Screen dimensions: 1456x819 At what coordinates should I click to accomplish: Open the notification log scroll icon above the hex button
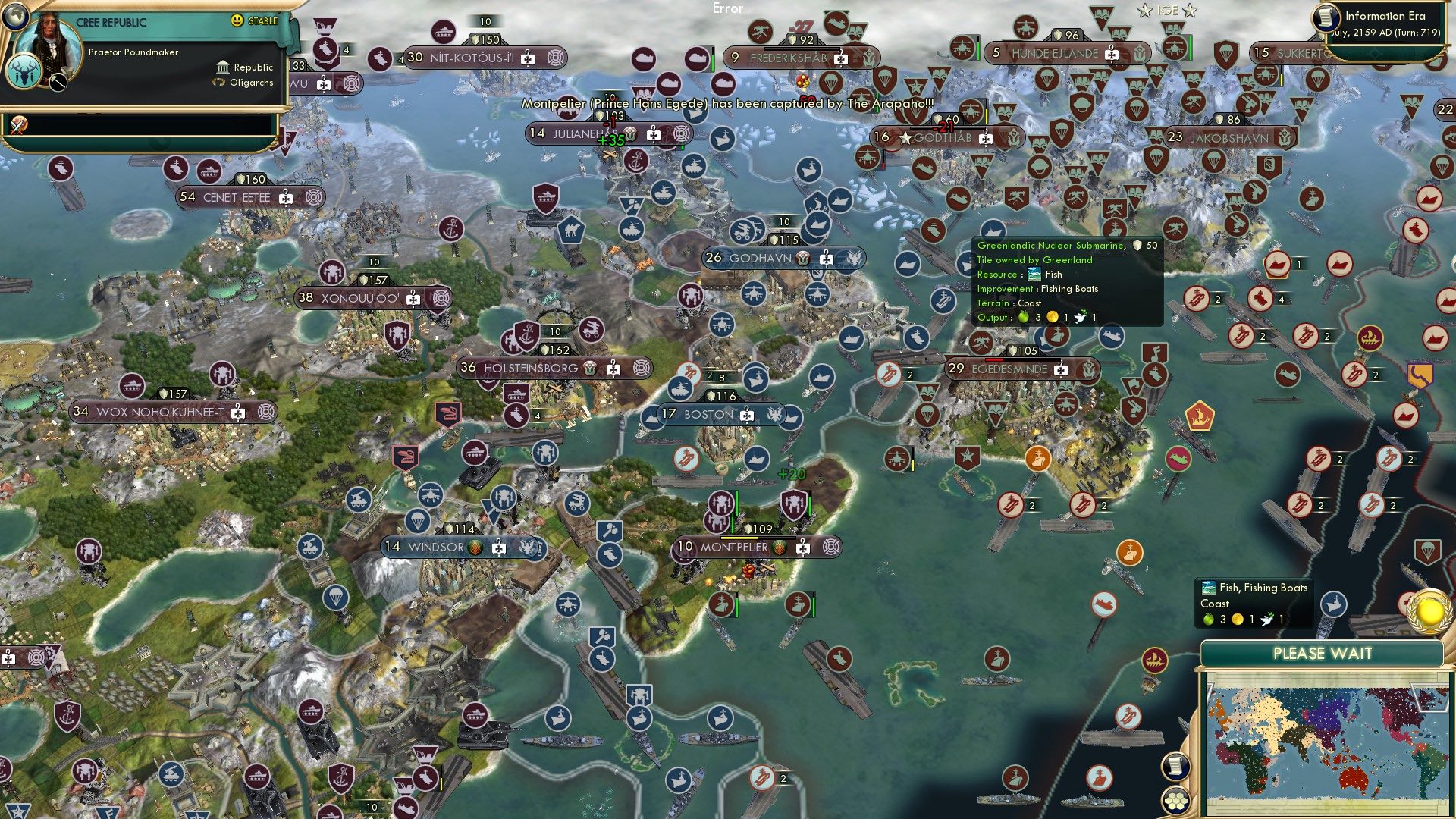coord(1176,768)
